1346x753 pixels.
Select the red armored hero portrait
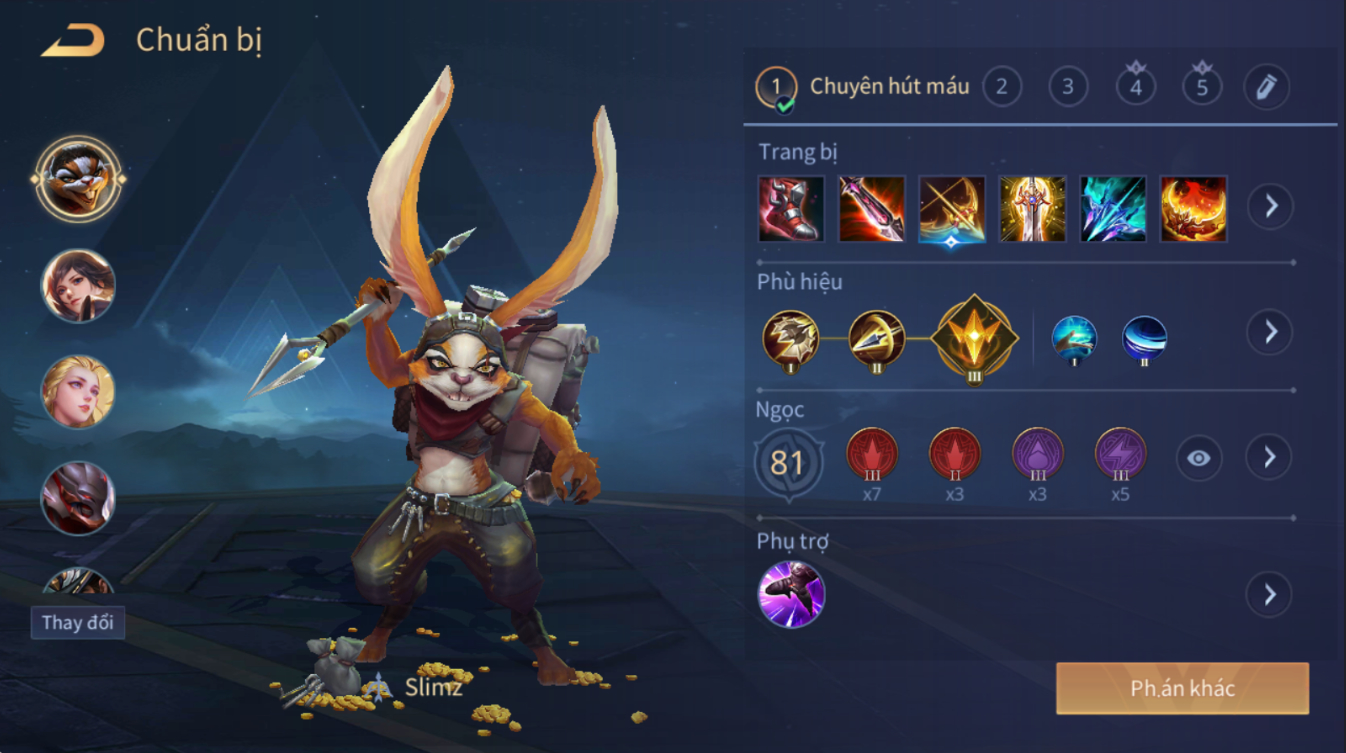click(x=78, y=497)
